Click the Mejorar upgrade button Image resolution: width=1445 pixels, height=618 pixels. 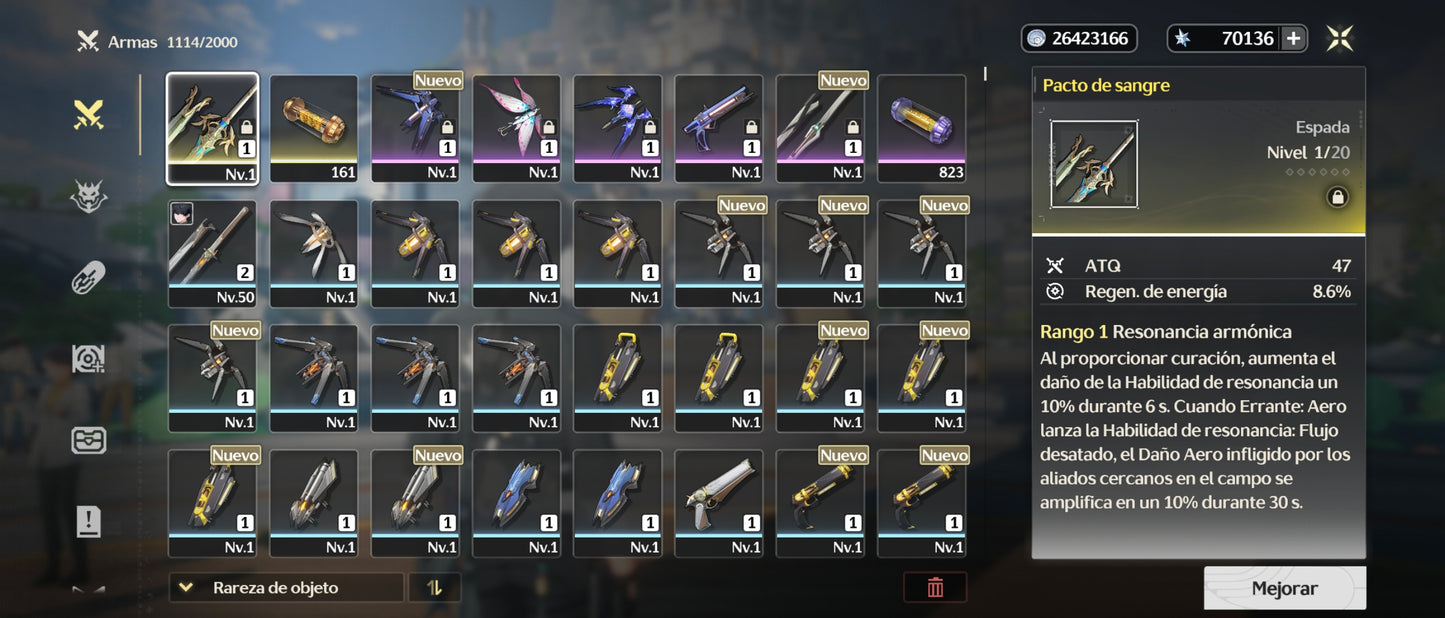(x=1284, y=588)
